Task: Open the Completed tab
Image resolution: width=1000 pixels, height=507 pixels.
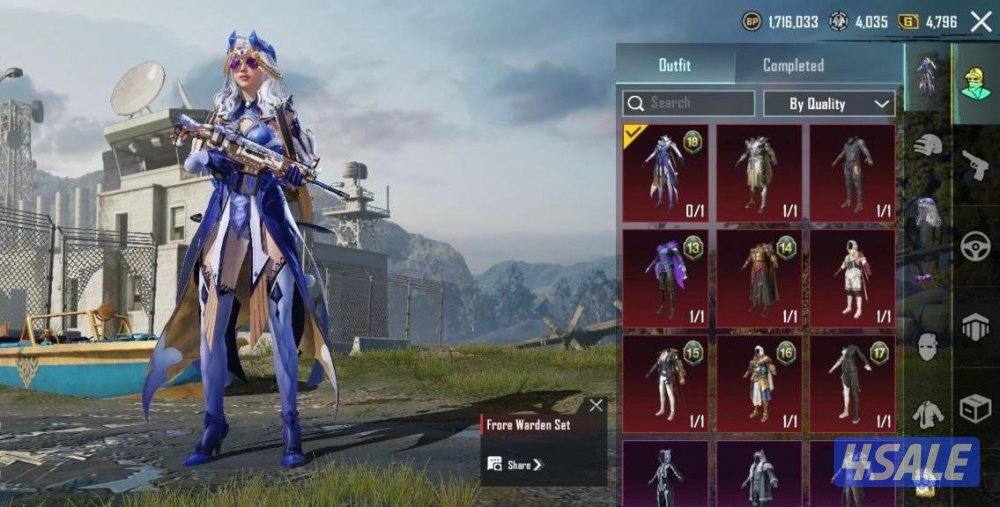Action: [793, 66]
